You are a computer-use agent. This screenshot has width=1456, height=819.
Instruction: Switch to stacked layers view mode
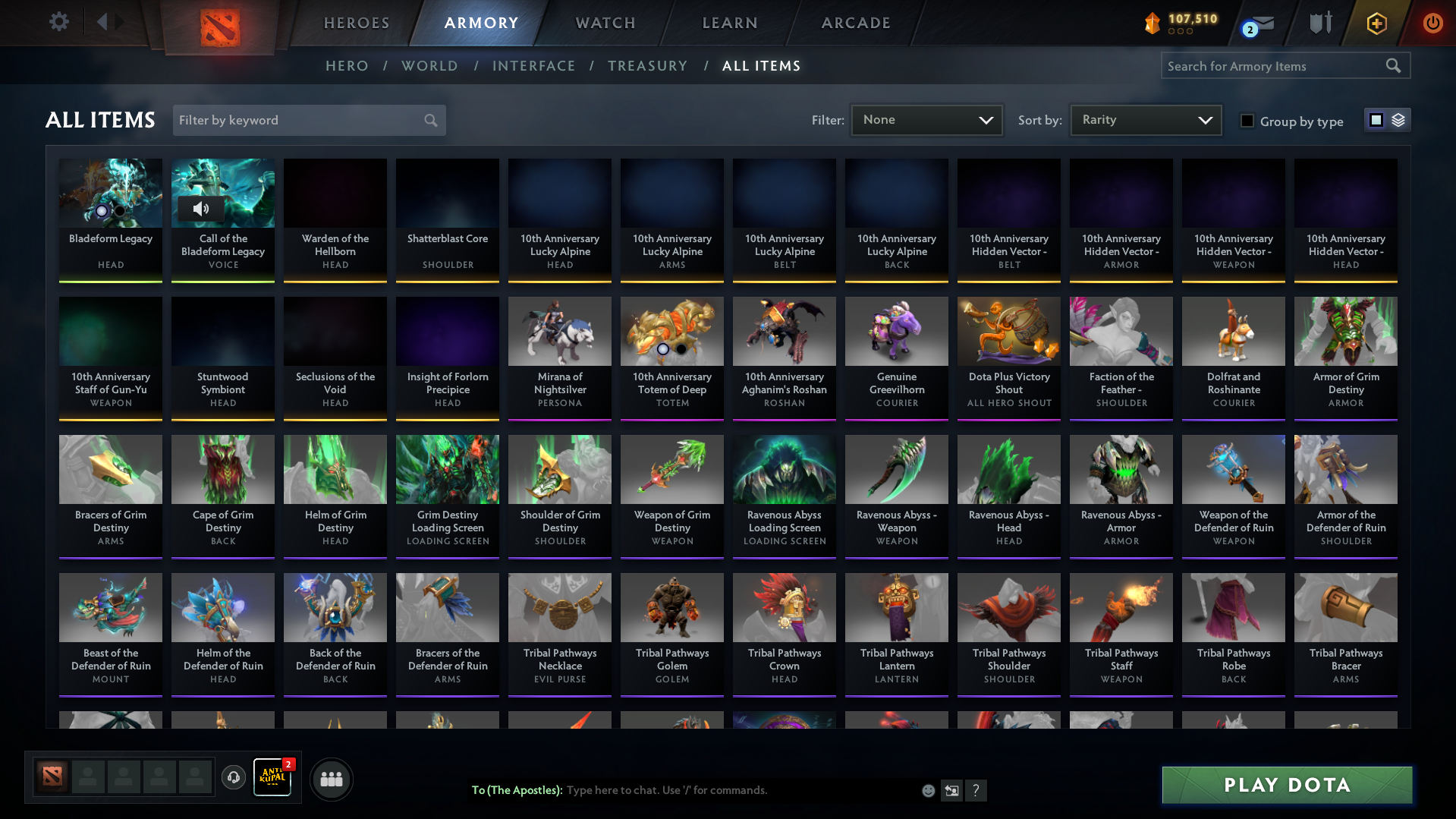pos(1398,119)
